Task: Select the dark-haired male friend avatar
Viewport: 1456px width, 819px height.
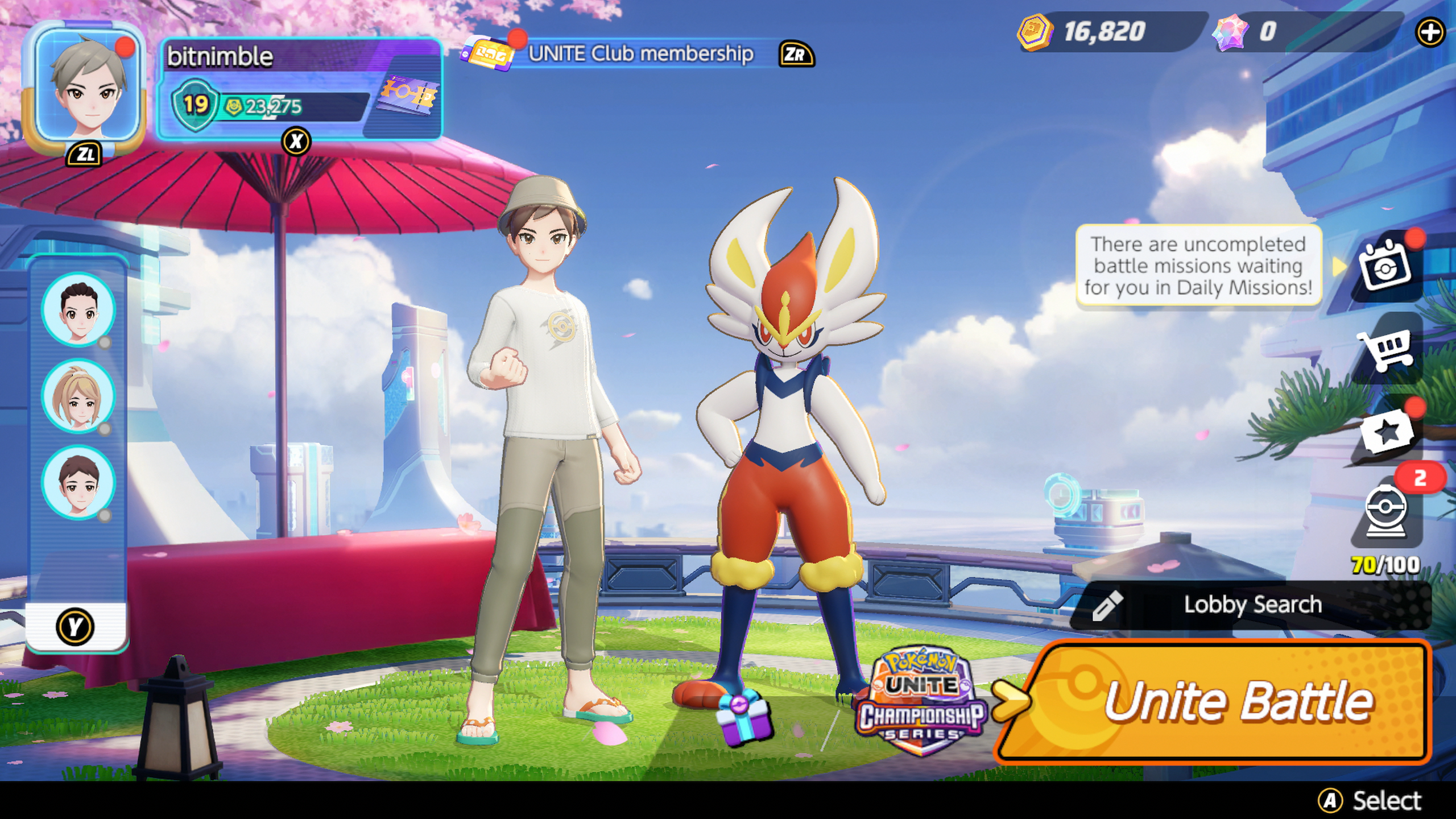Action: (x=78, y=309)
